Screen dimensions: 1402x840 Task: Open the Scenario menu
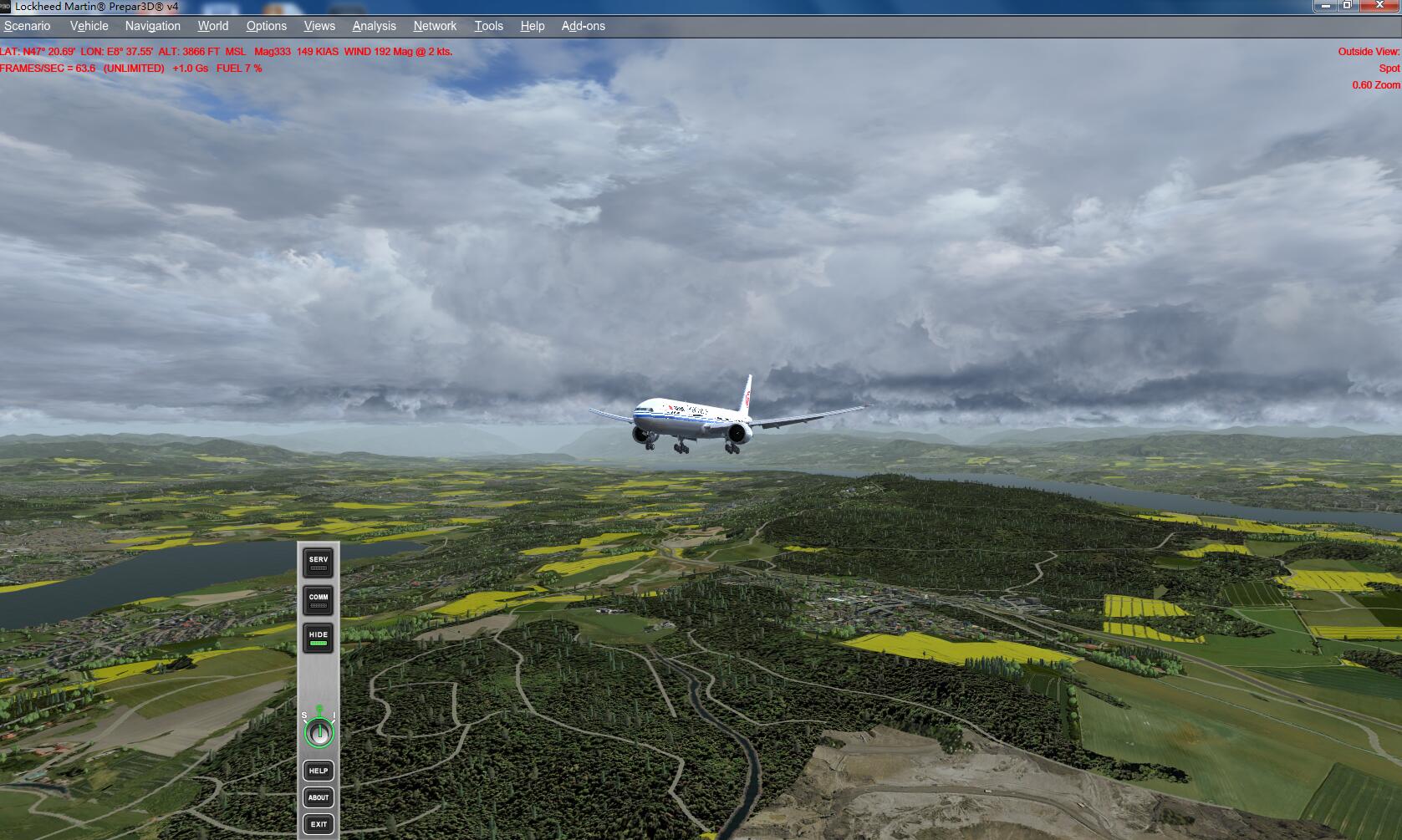[x=27, y=26]
